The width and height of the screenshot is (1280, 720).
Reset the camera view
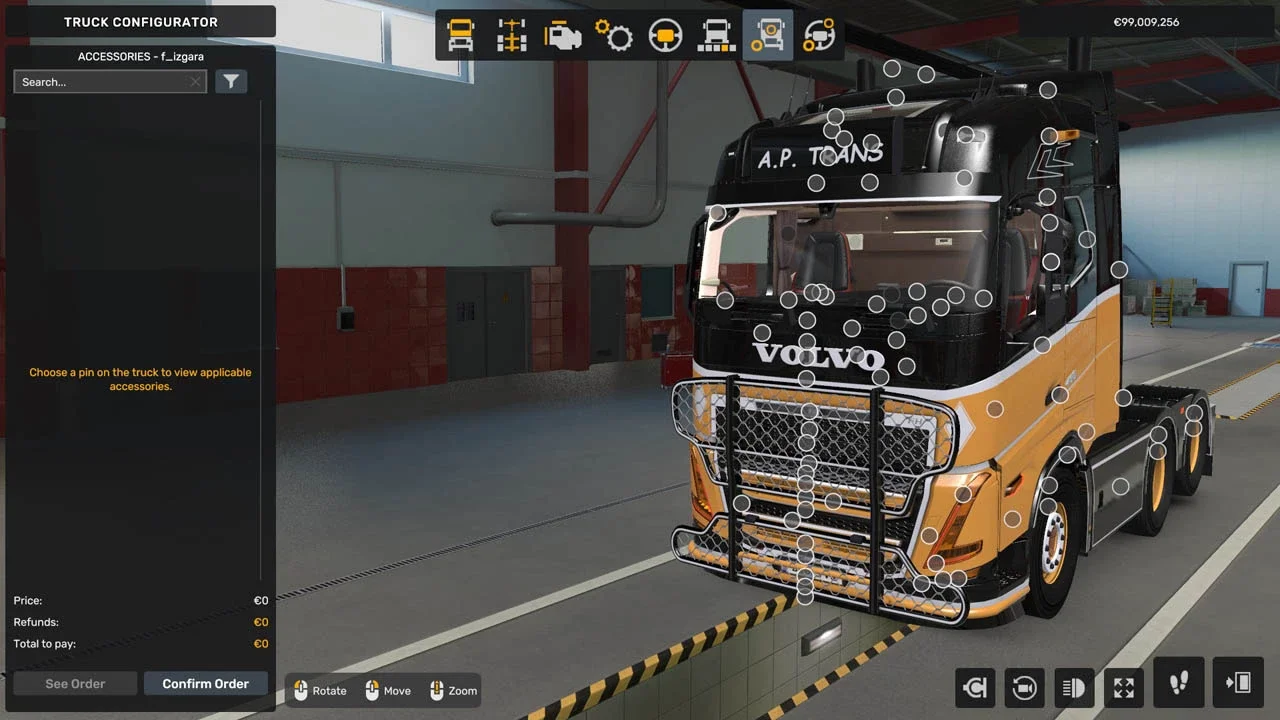[1024, 687]
